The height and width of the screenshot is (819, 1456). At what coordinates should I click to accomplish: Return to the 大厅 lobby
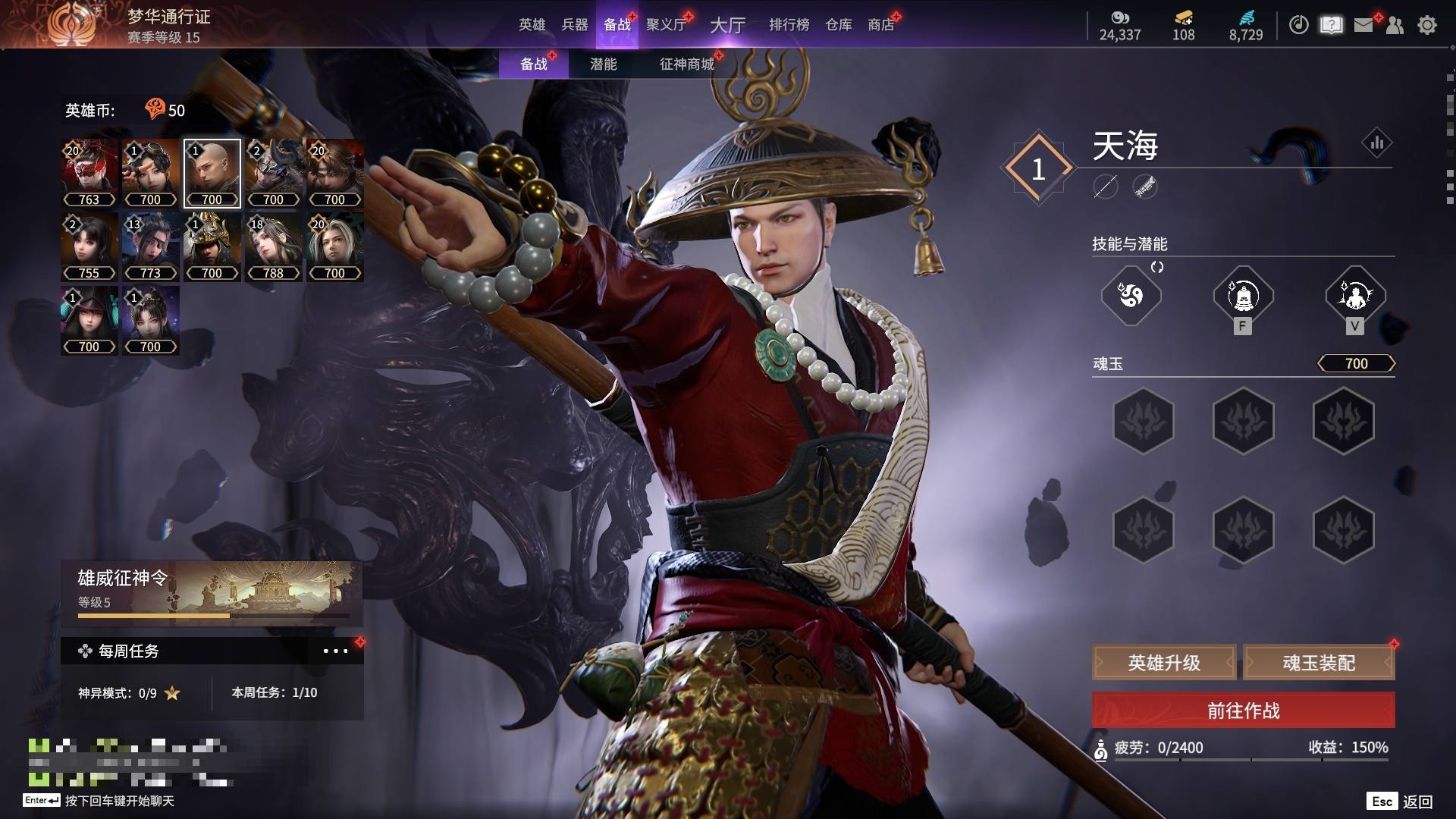coord(727,25)
